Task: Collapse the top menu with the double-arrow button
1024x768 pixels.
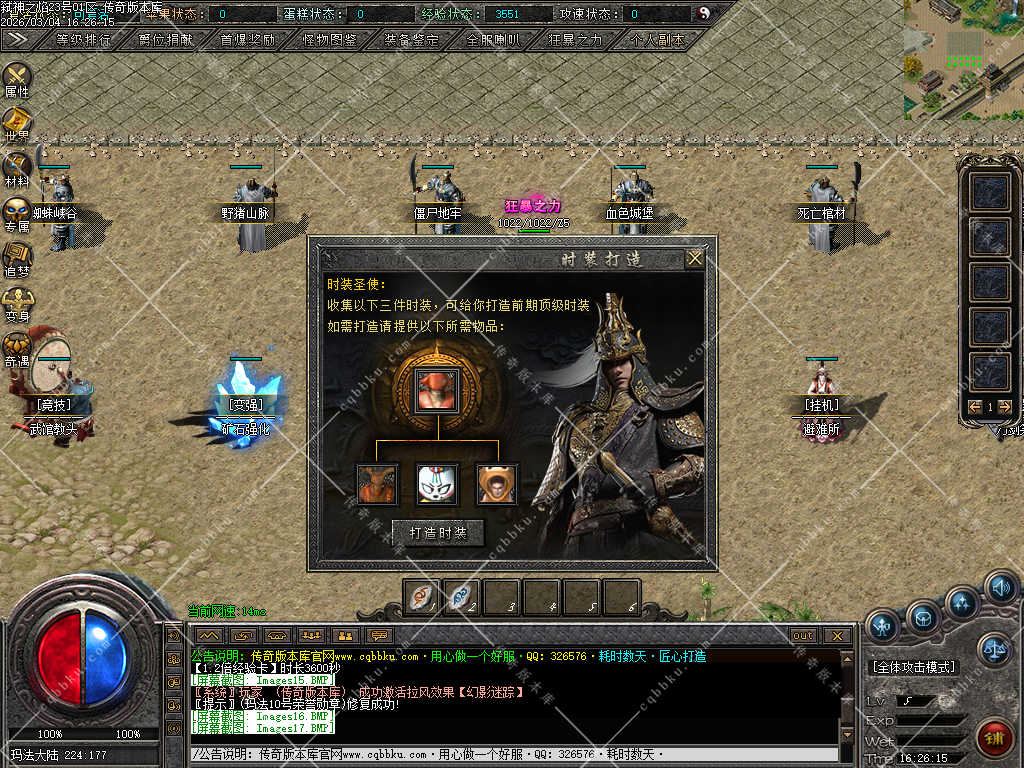Action: pos(17,39)
